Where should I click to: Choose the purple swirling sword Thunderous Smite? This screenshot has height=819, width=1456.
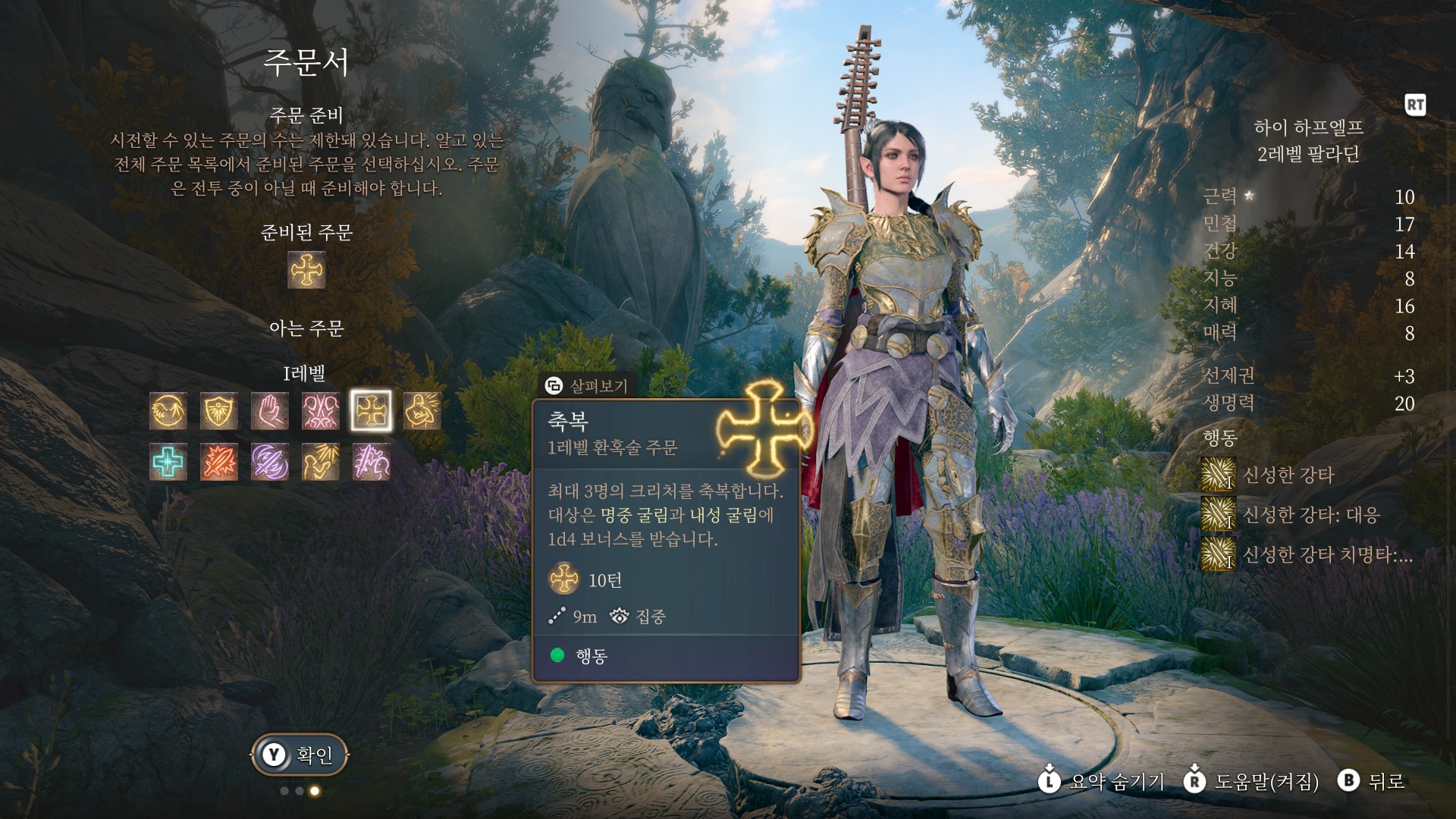(x=270, y=462)
